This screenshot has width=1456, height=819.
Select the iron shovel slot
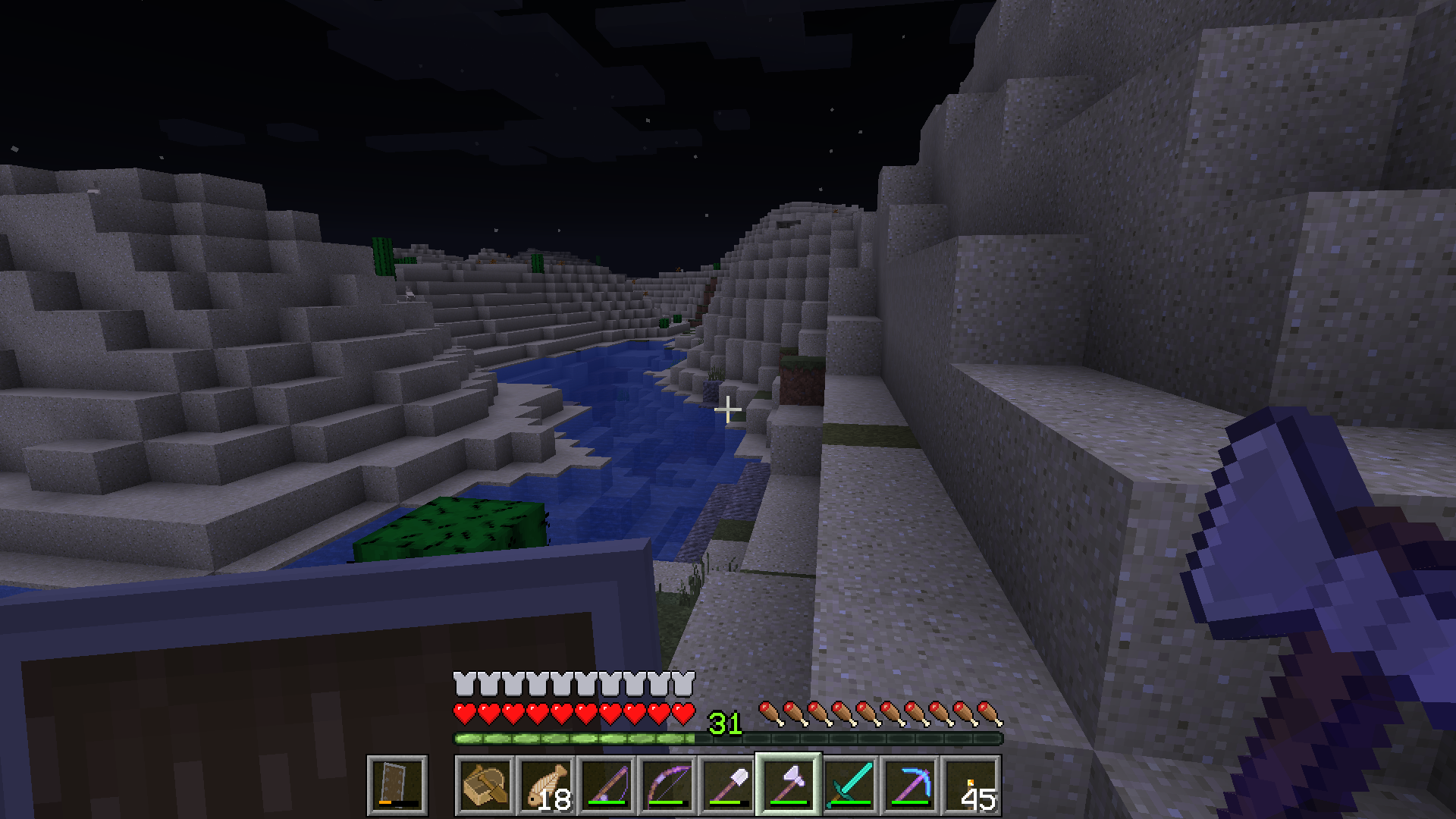(x=728, y=785)
